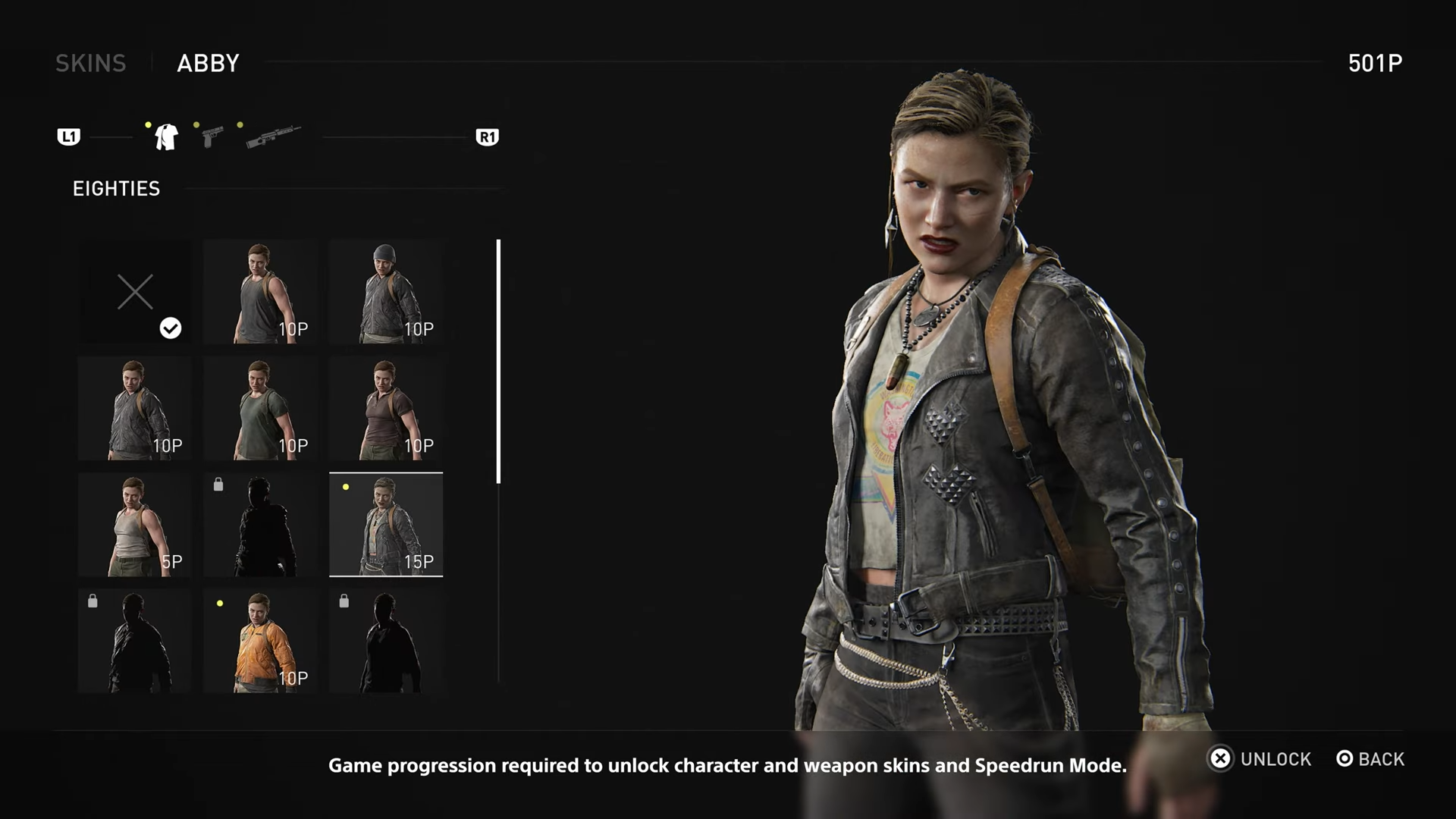Open the pistol skins category
Viewport: 1456px width, 819px height.
pos(212,137)
